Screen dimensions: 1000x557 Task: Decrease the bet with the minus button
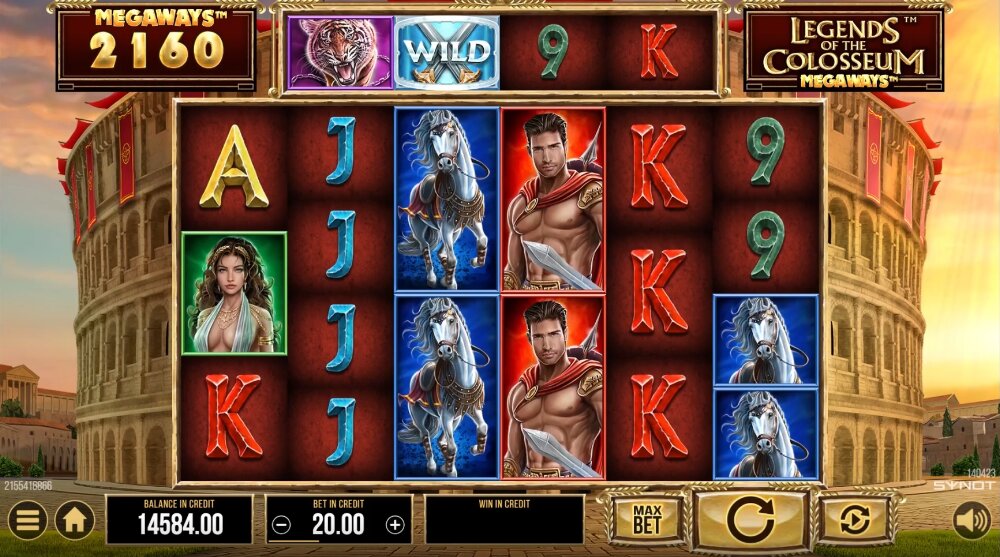point(283,524)
